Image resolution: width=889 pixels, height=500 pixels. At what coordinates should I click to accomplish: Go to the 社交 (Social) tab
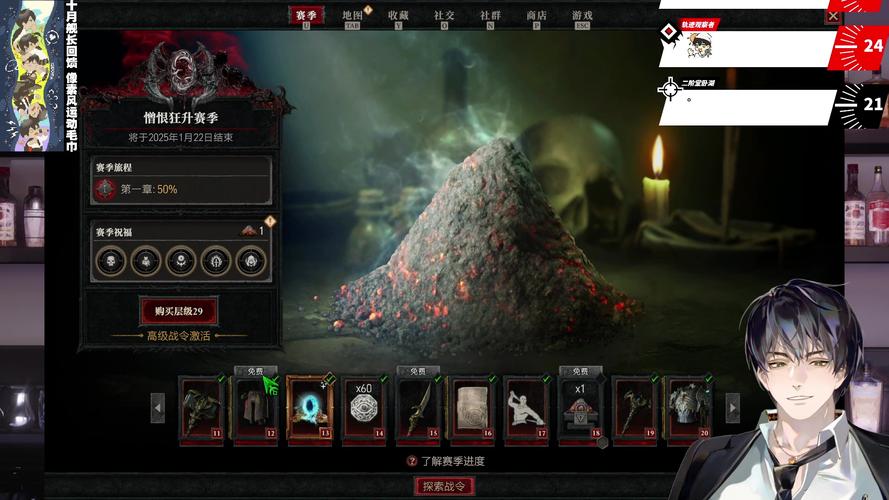(444, 15)
